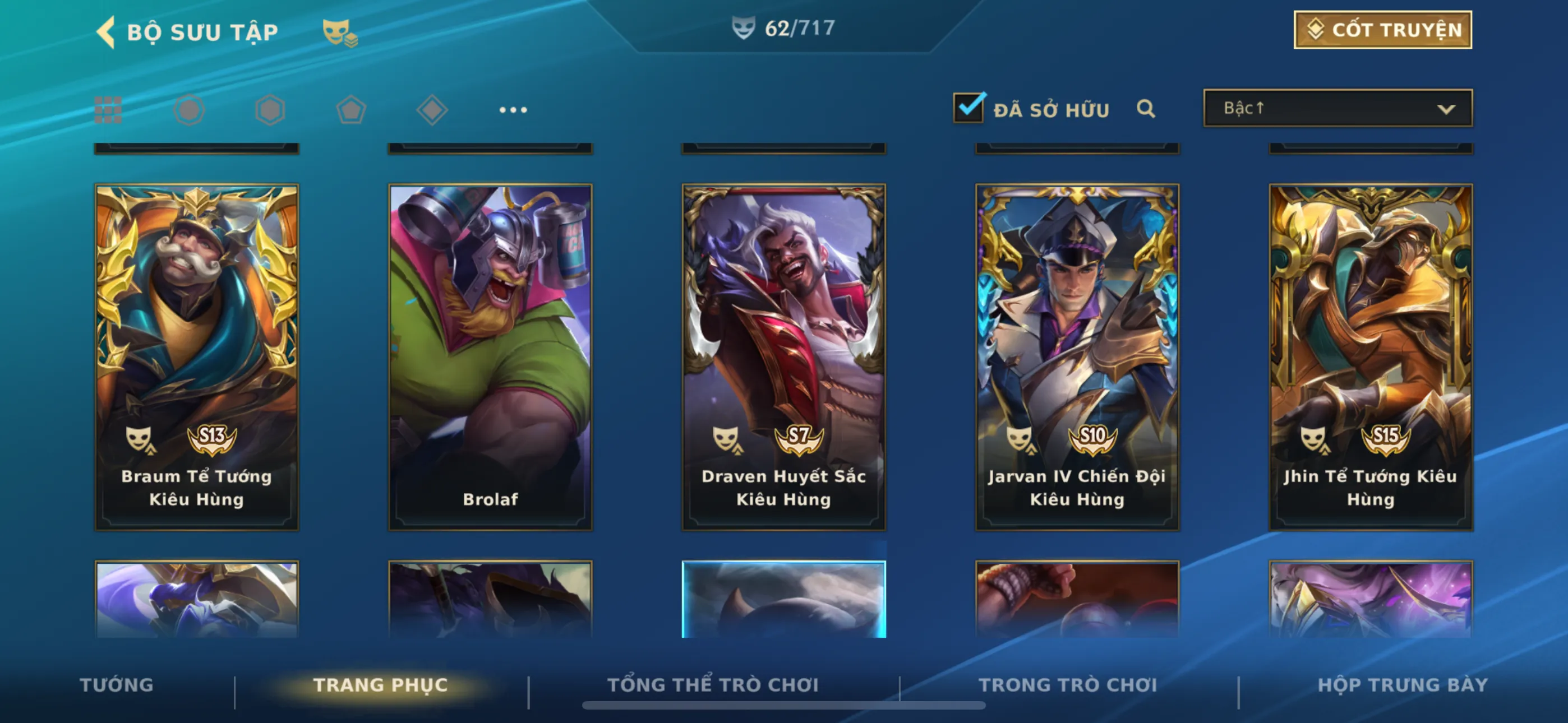The width and height of the screenshot is (1568, 723).
Task: Go back from Bộ Sưu Tập screen
Action: click(x=107, y=31)
